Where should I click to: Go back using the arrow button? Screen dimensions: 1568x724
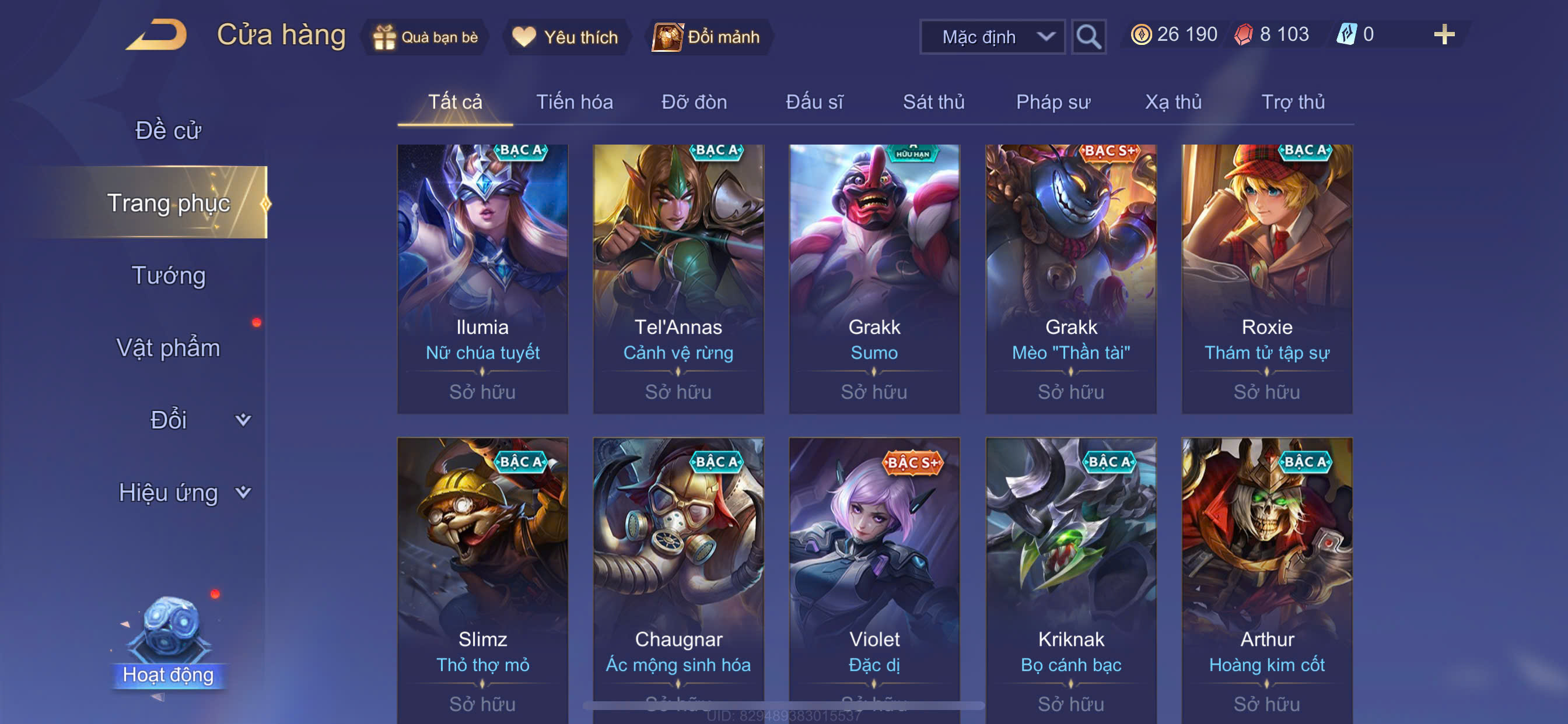[157, 34]
